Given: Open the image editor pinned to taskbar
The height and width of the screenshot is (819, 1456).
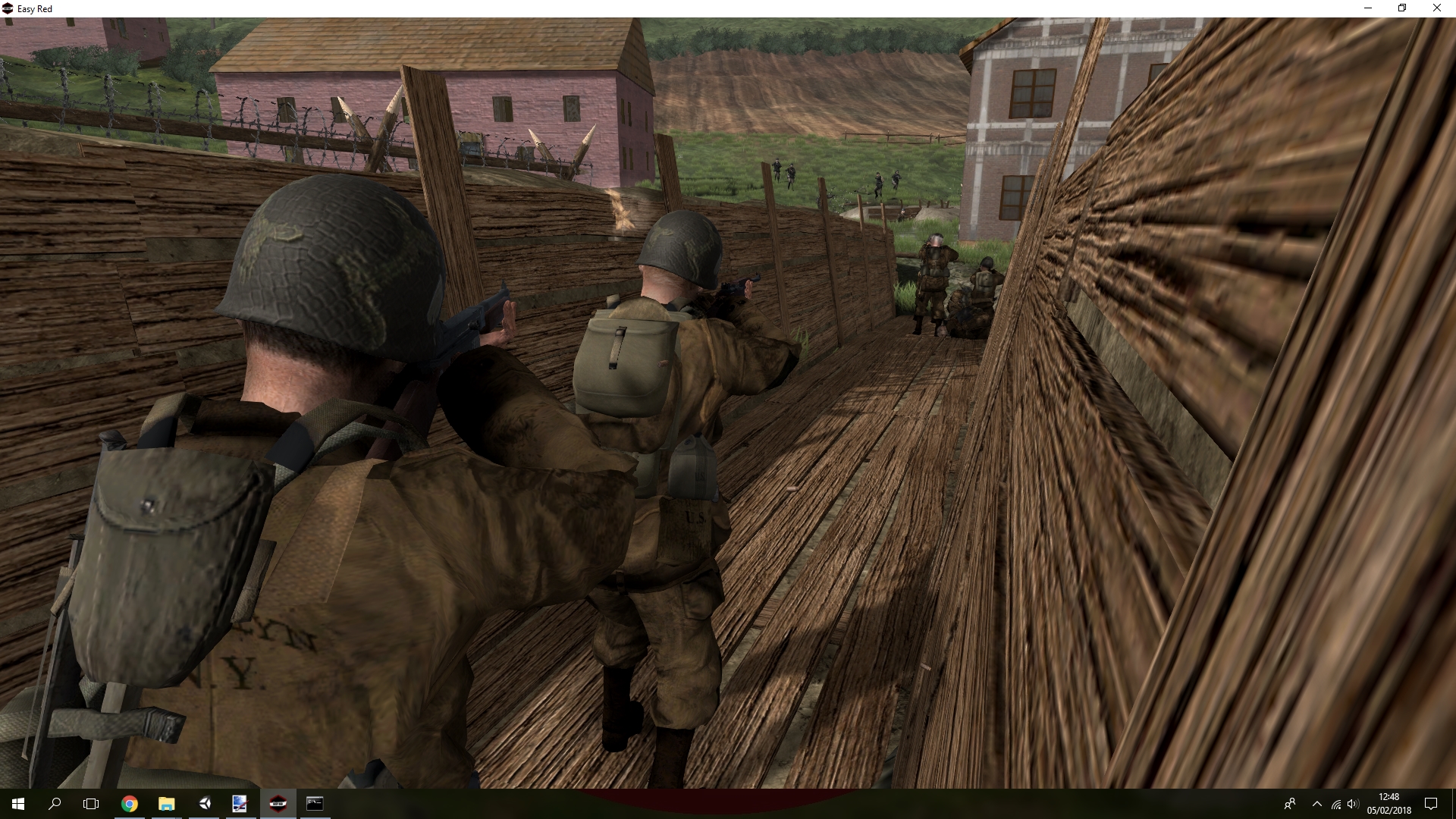Looking at the screenshot, I should [x=240, y=804].
